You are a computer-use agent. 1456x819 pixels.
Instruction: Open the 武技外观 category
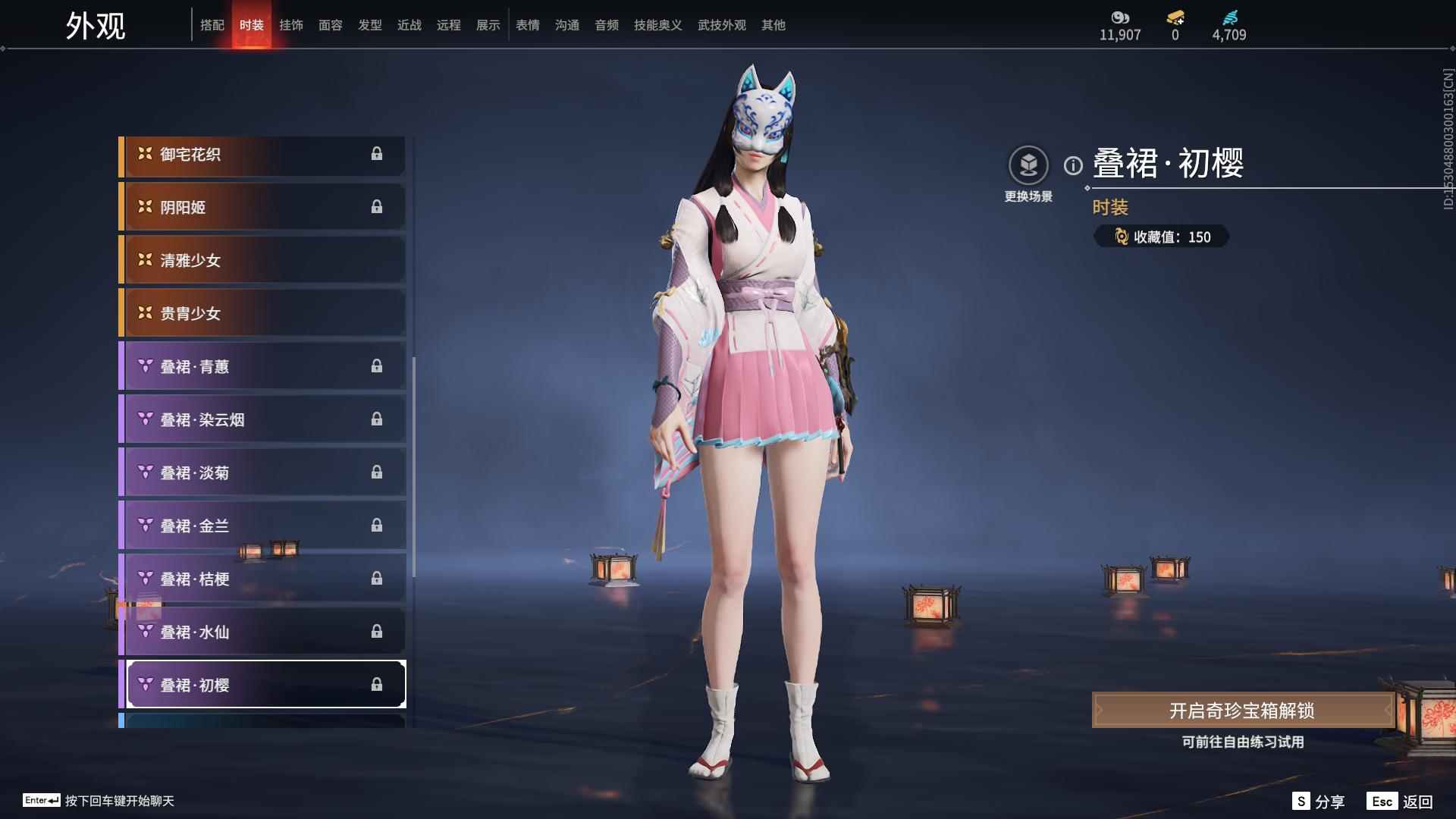click(721, 24)
